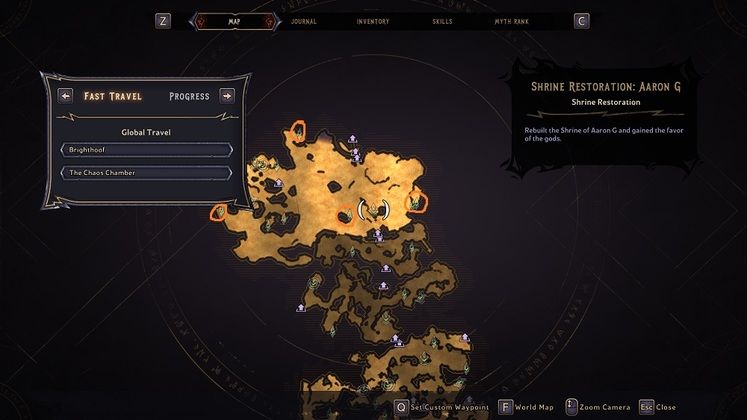
Task: Open the Inventory tab
Action: (373, 21)
